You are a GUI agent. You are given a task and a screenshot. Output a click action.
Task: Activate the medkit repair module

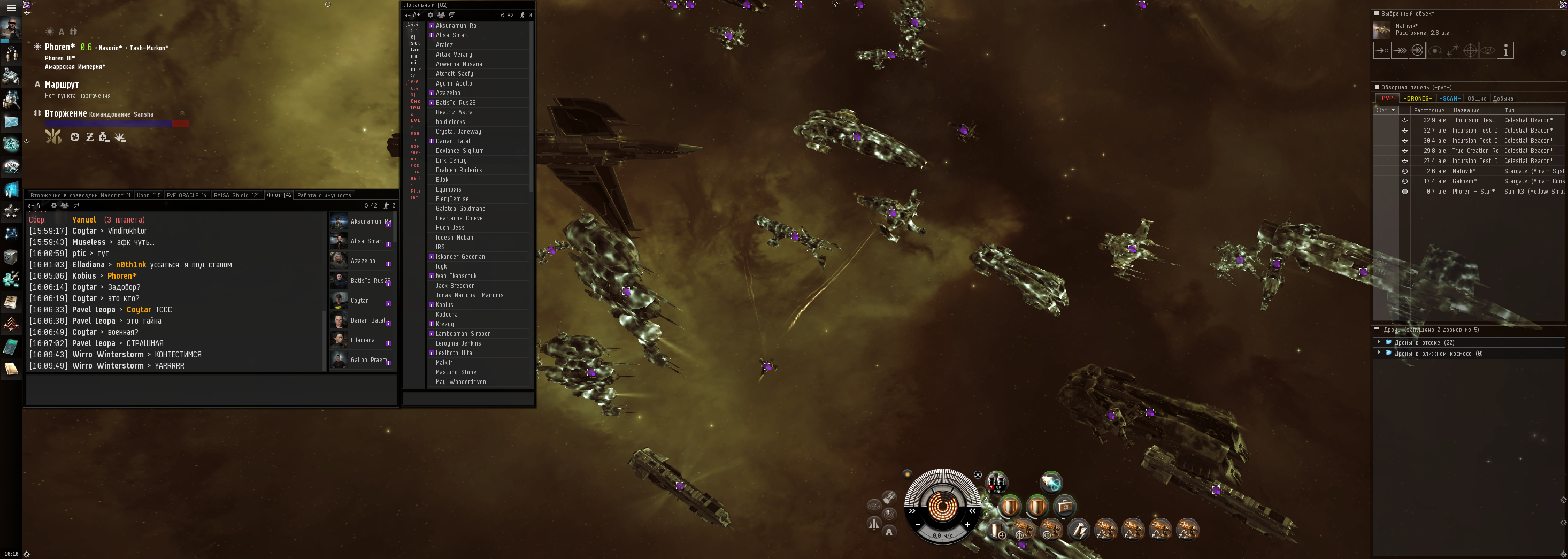1065,506
